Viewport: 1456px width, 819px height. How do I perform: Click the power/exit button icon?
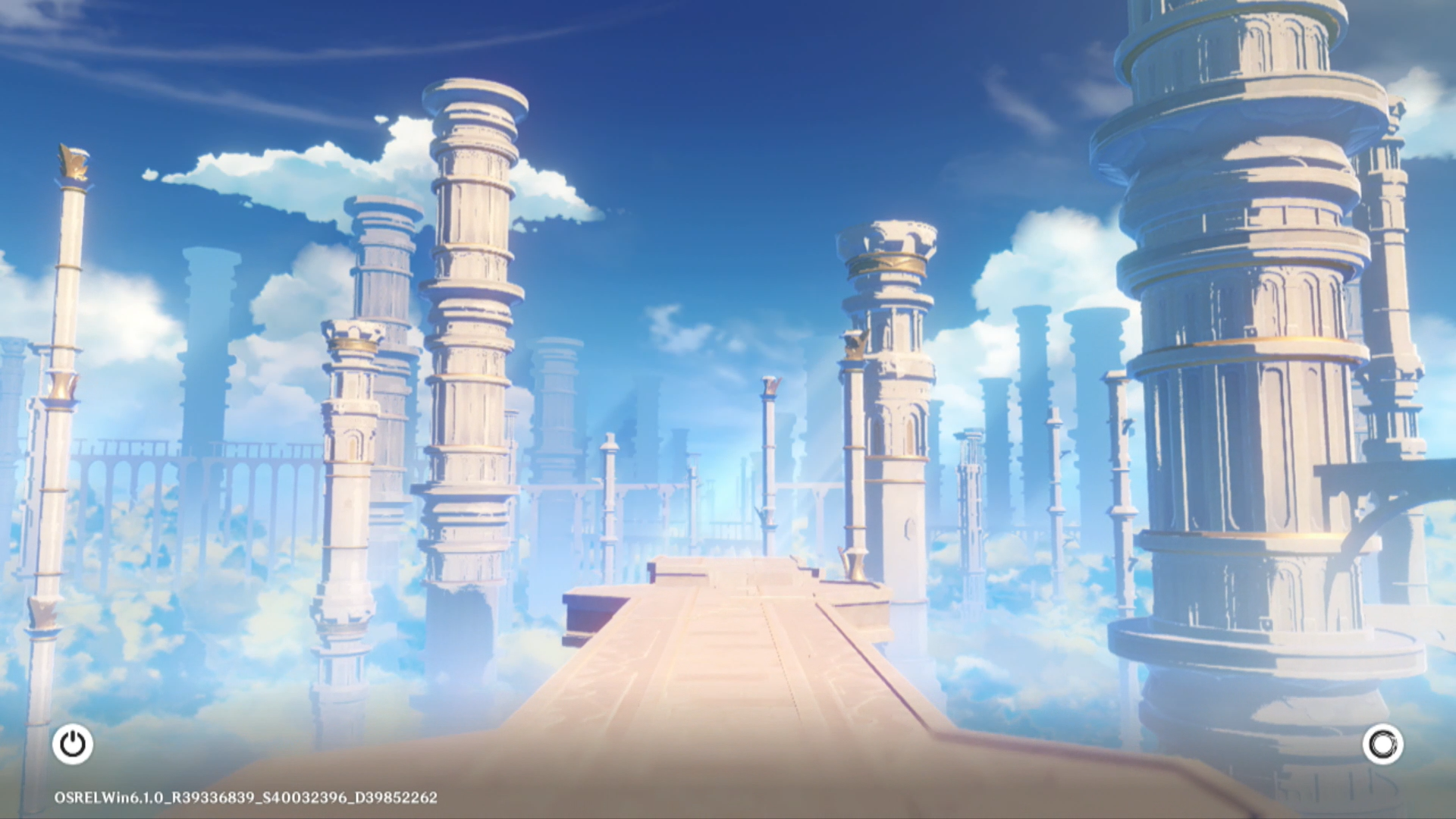[73, 744]
